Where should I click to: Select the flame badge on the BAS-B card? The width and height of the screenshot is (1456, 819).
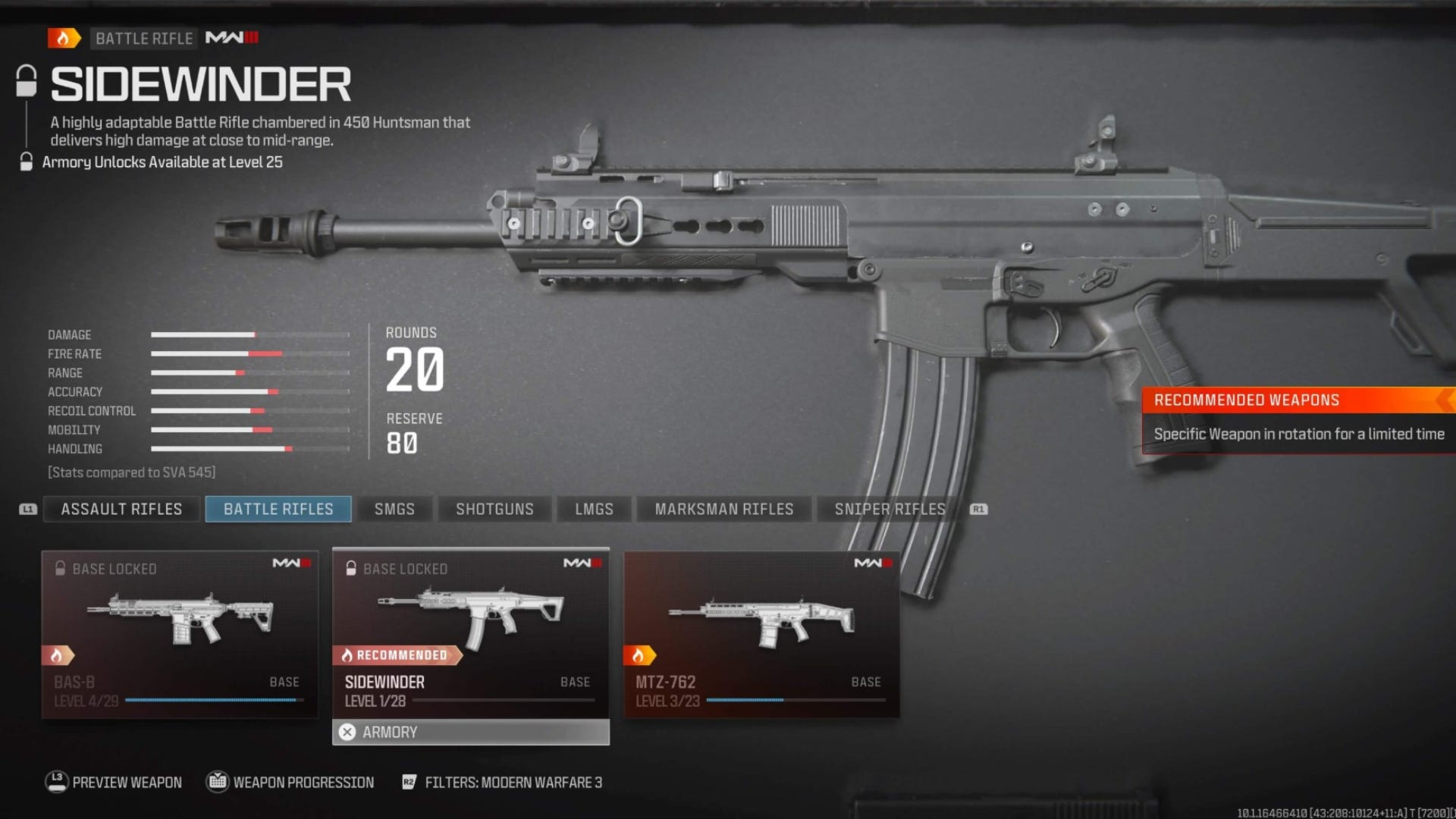point(59,654)
